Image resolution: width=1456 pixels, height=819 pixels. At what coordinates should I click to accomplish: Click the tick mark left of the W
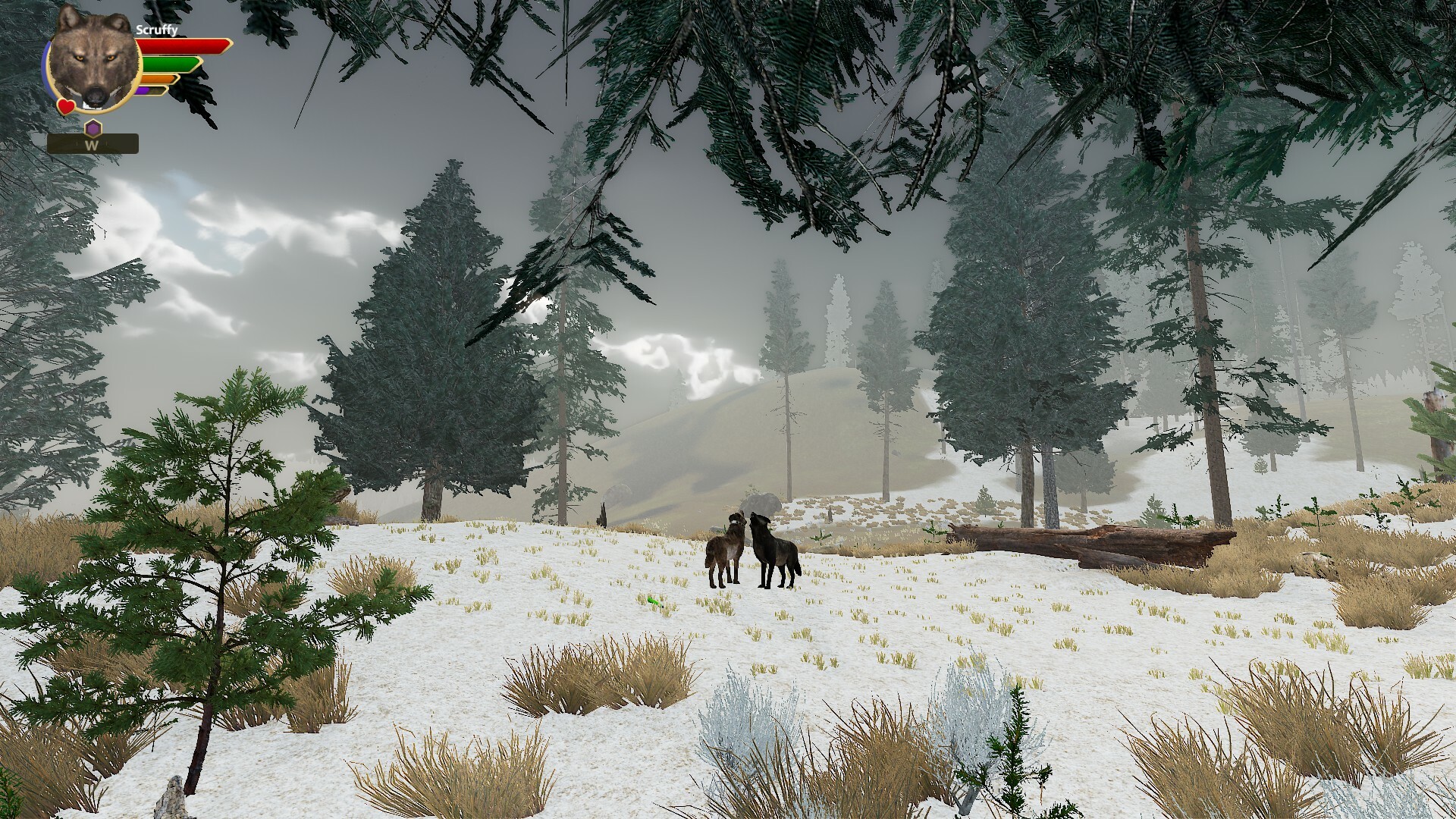(77, 143)
